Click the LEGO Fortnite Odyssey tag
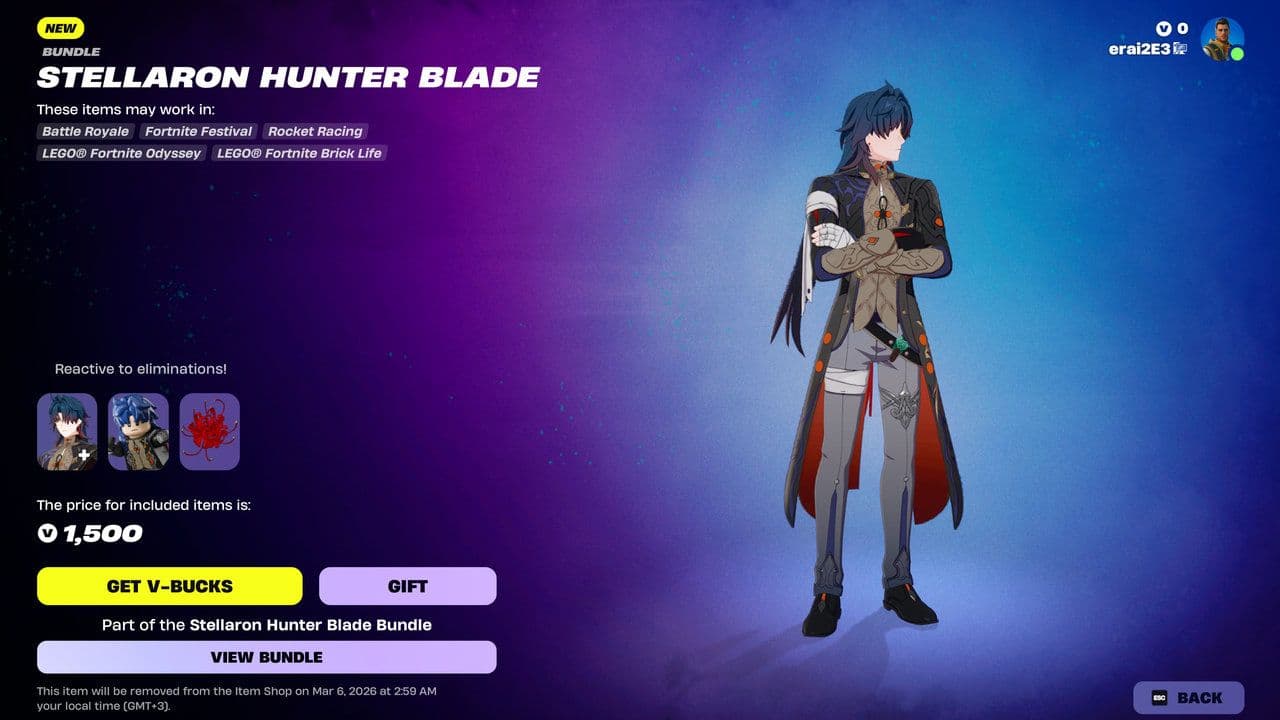Viewport: 1280px width, 720px height. [x=120, y=153]
